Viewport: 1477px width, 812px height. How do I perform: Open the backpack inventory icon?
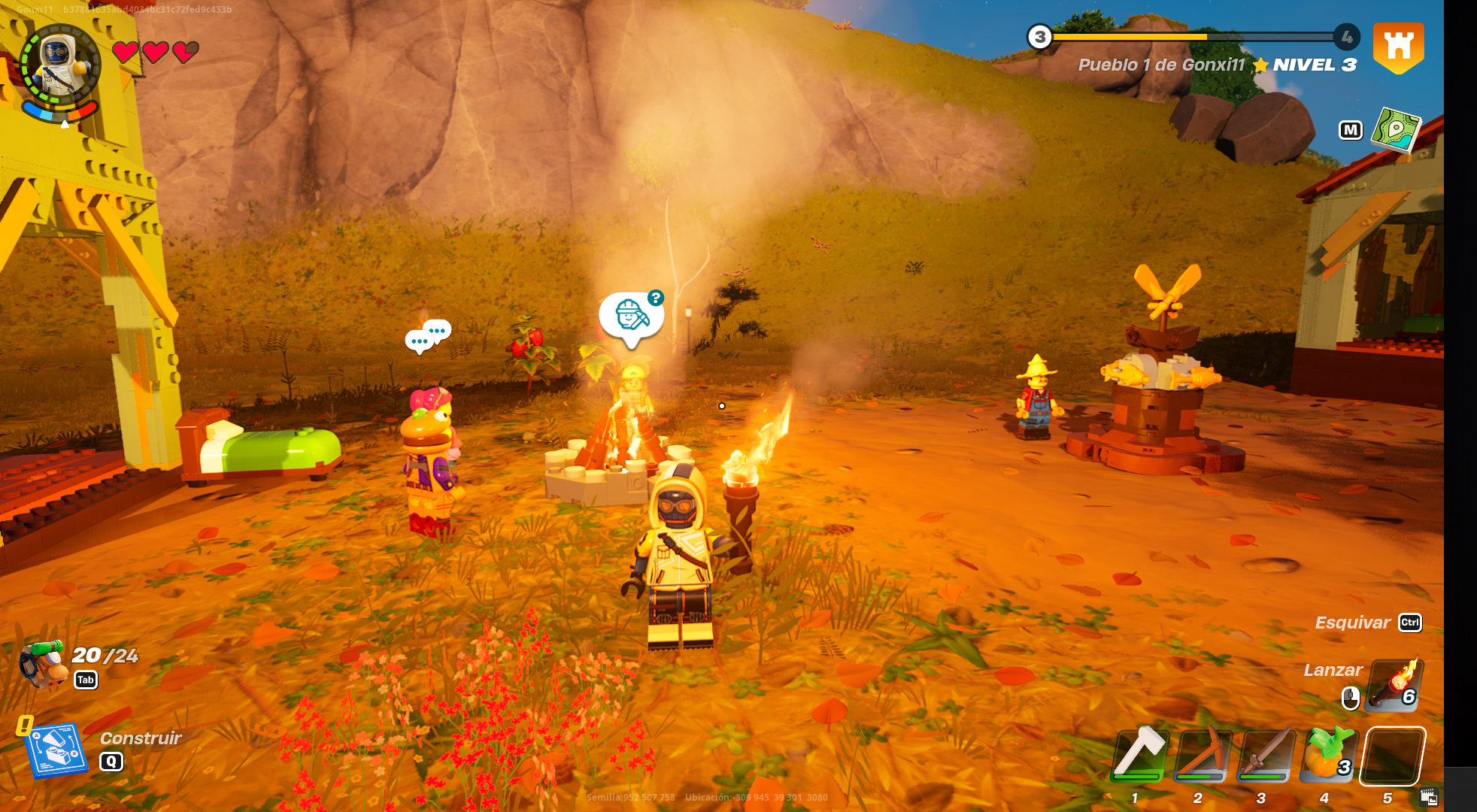point(42,665)
